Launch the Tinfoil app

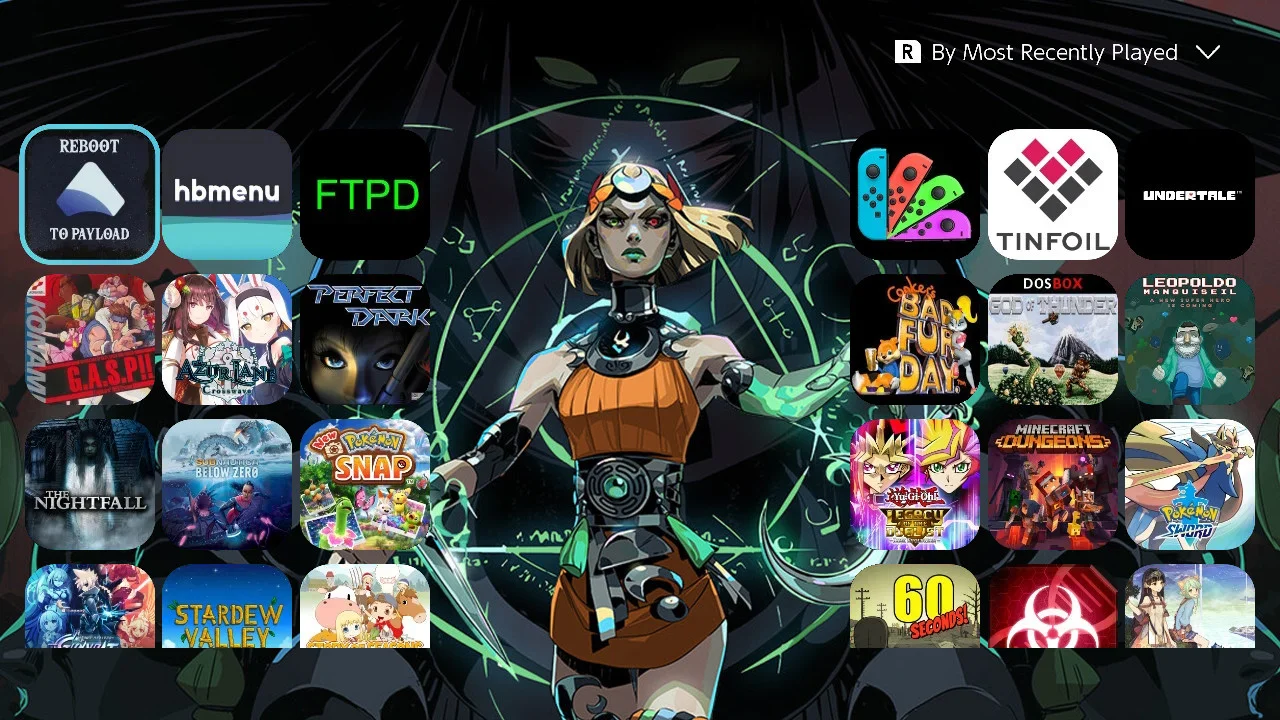coord(1052,194)
